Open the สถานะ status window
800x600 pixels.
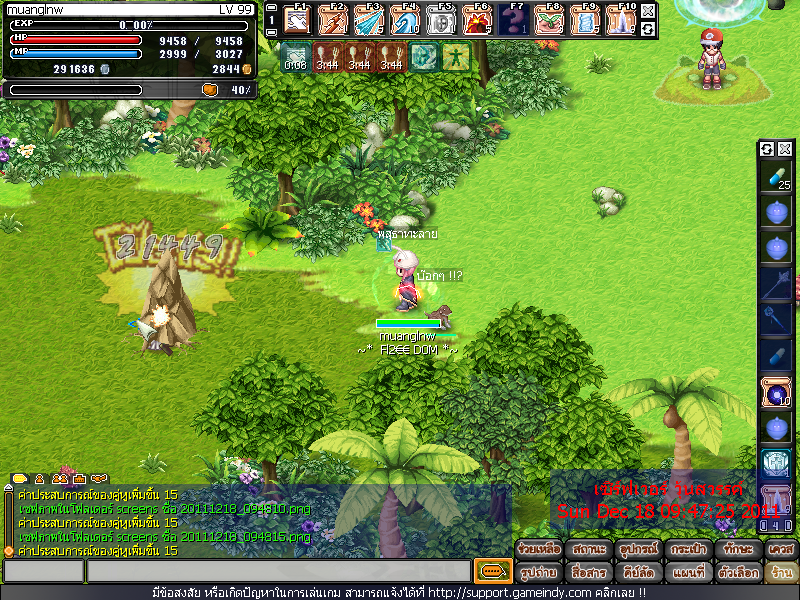click(x=588, y=549)
